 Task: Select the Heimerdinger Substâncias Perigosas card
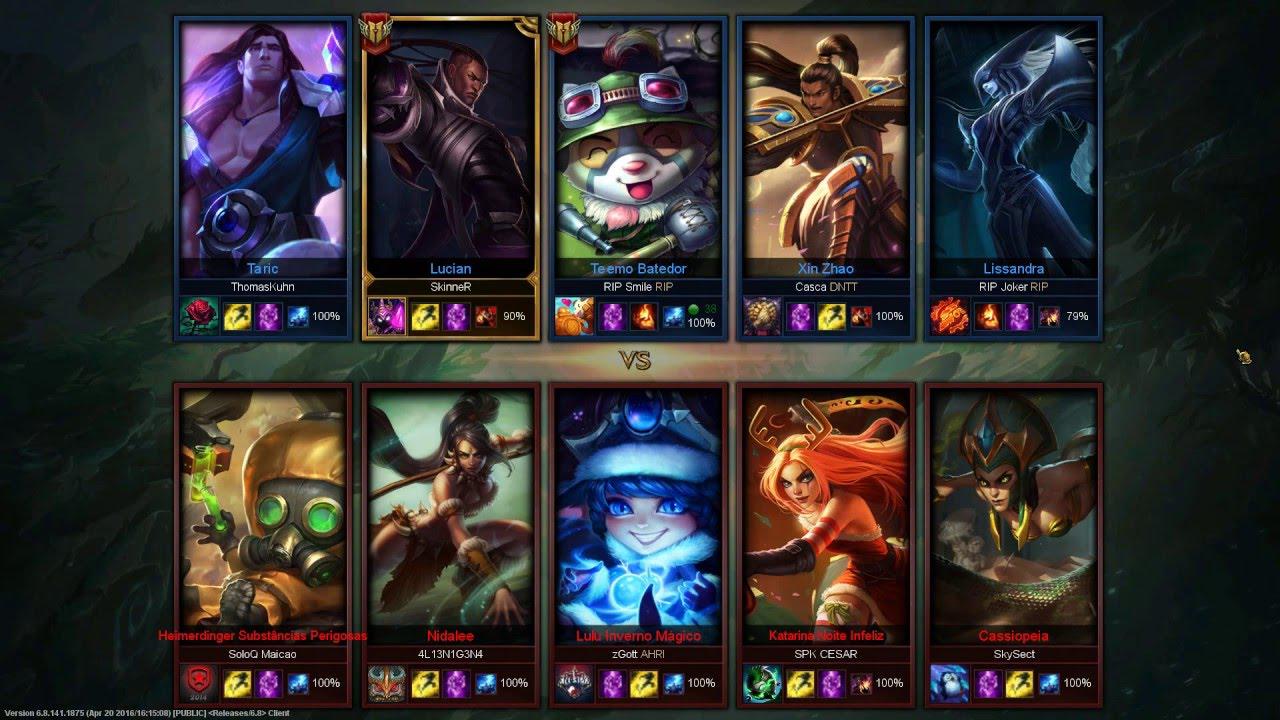pyautogui.click(x=262, y=510)
